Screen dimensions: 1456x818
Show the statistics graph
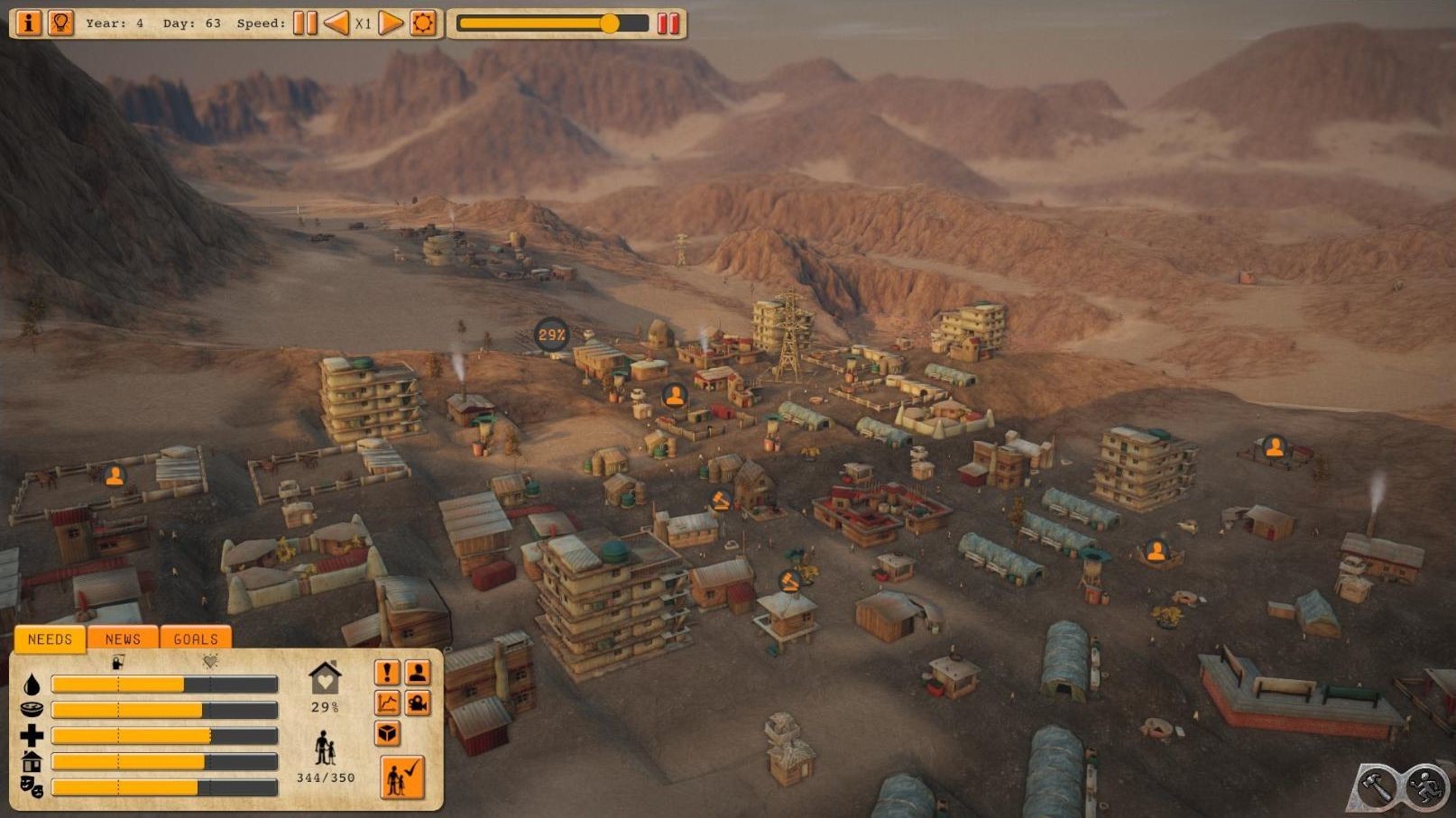[387, 703]
